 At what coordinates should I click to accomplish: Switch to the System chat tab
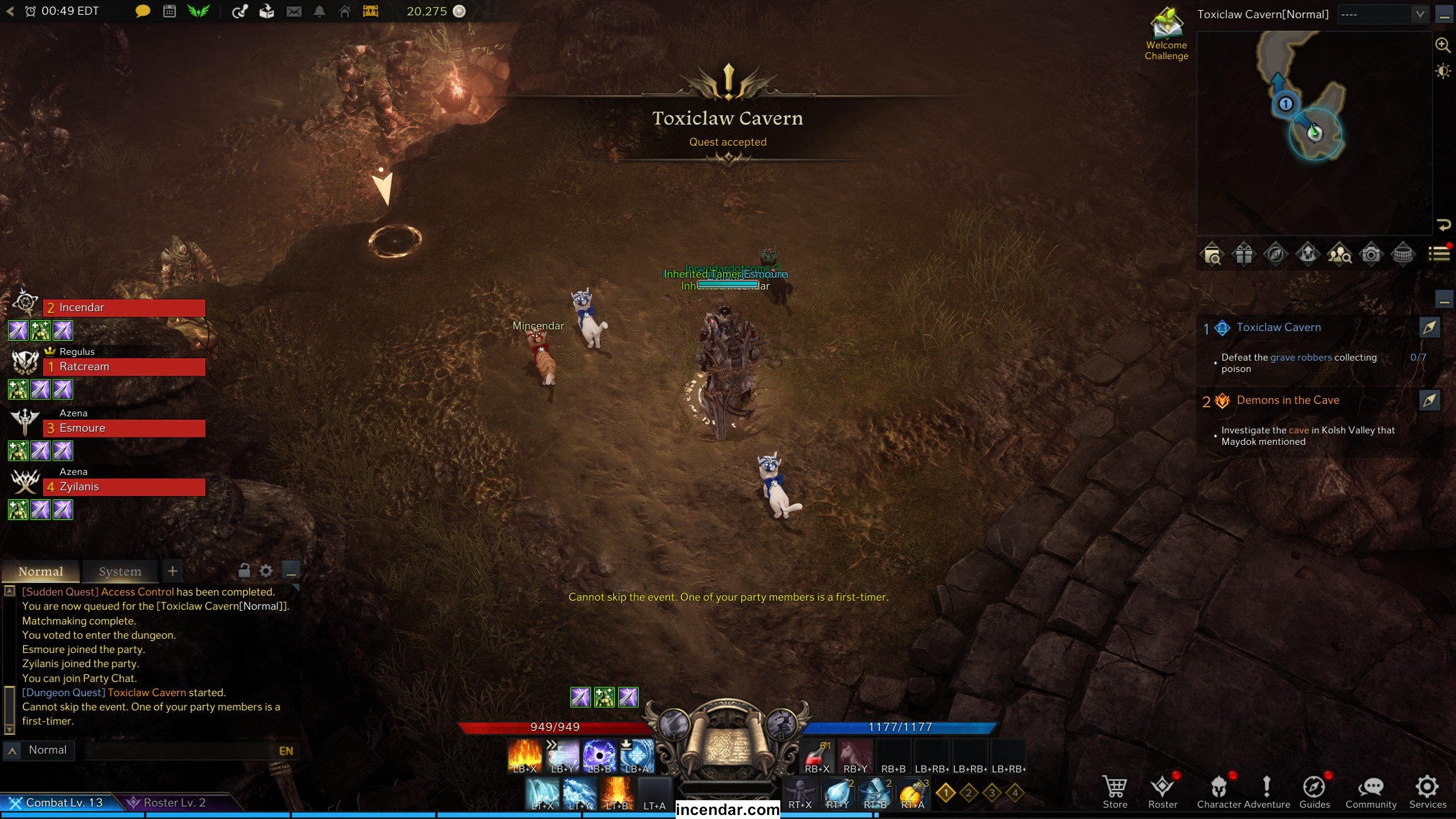(x=120, y=571)
